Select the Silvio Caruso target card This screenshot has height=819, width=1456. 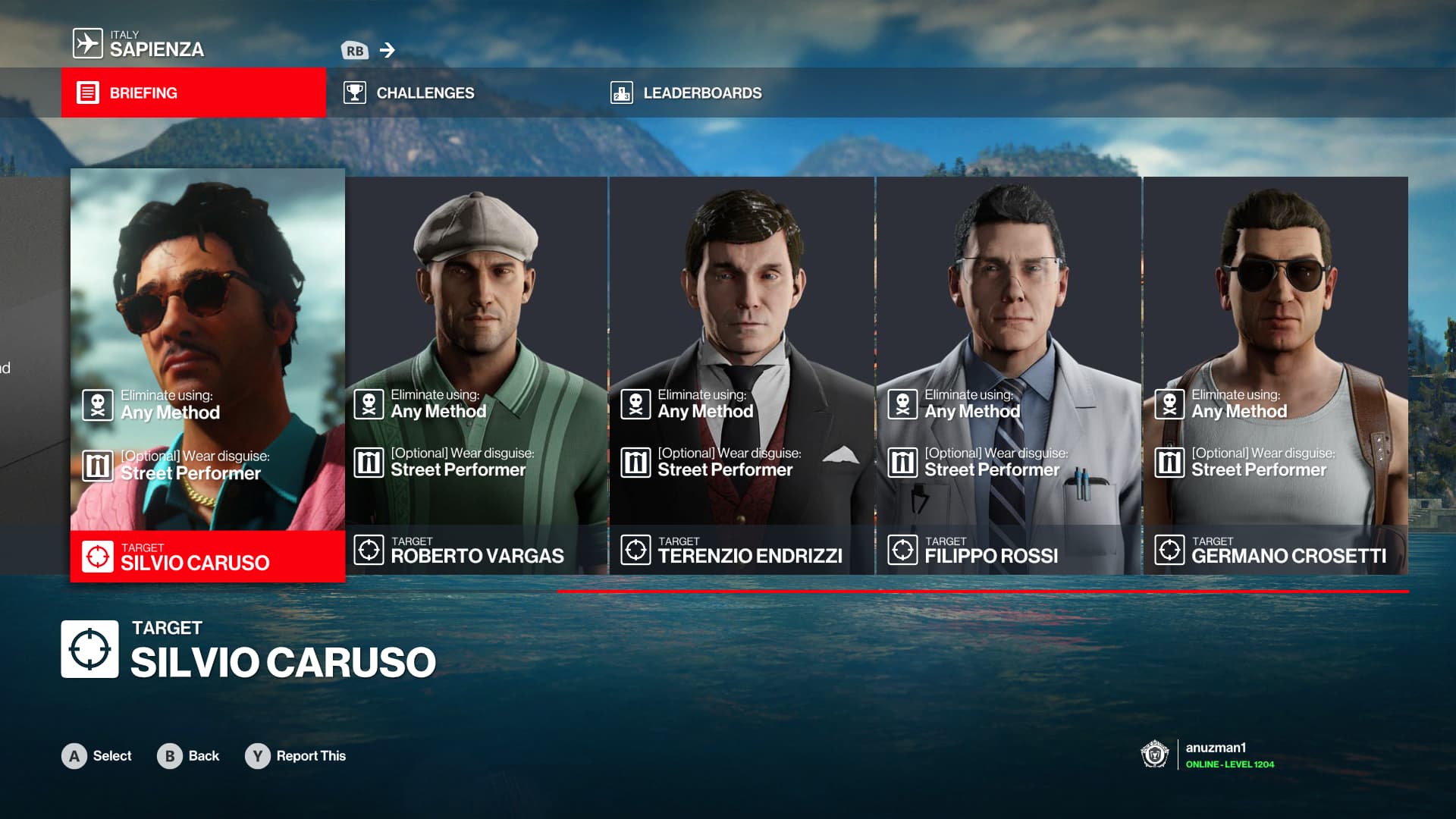pos(207,375)
